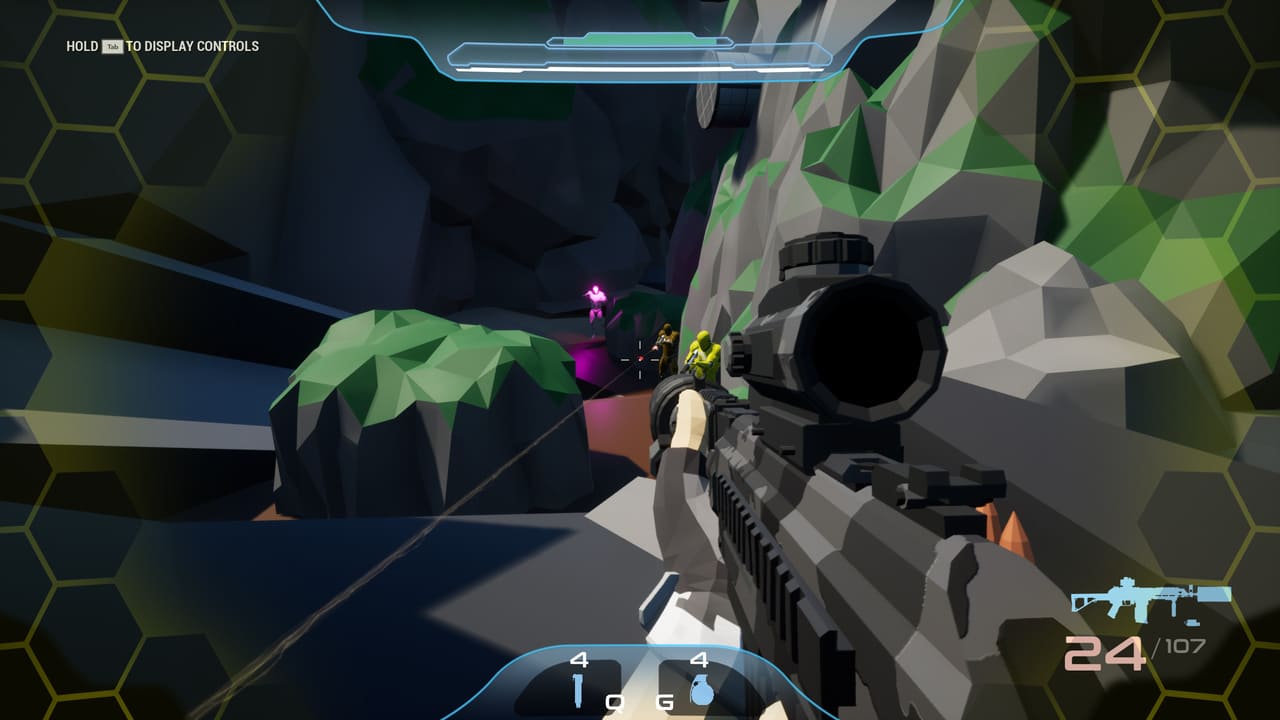Select the grenade item in the G slot
Screen dimensions: 1280x720
pyautogui.click(x=700, y=690)
